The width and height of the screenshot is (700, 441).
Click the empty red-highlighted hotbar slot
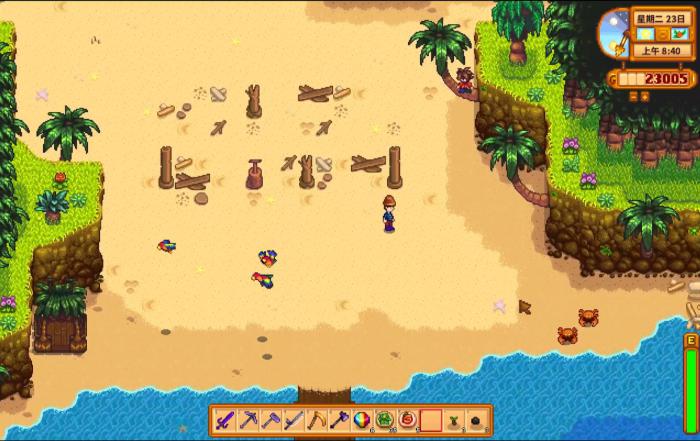point(431,420)
